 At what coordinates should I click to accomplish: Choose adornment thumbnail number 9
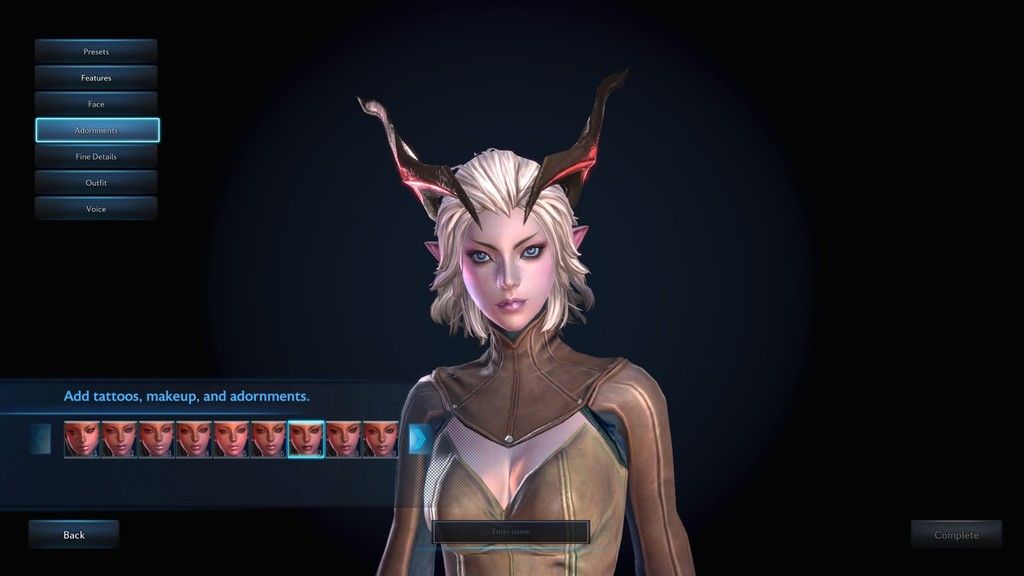(x=380, y=439)
